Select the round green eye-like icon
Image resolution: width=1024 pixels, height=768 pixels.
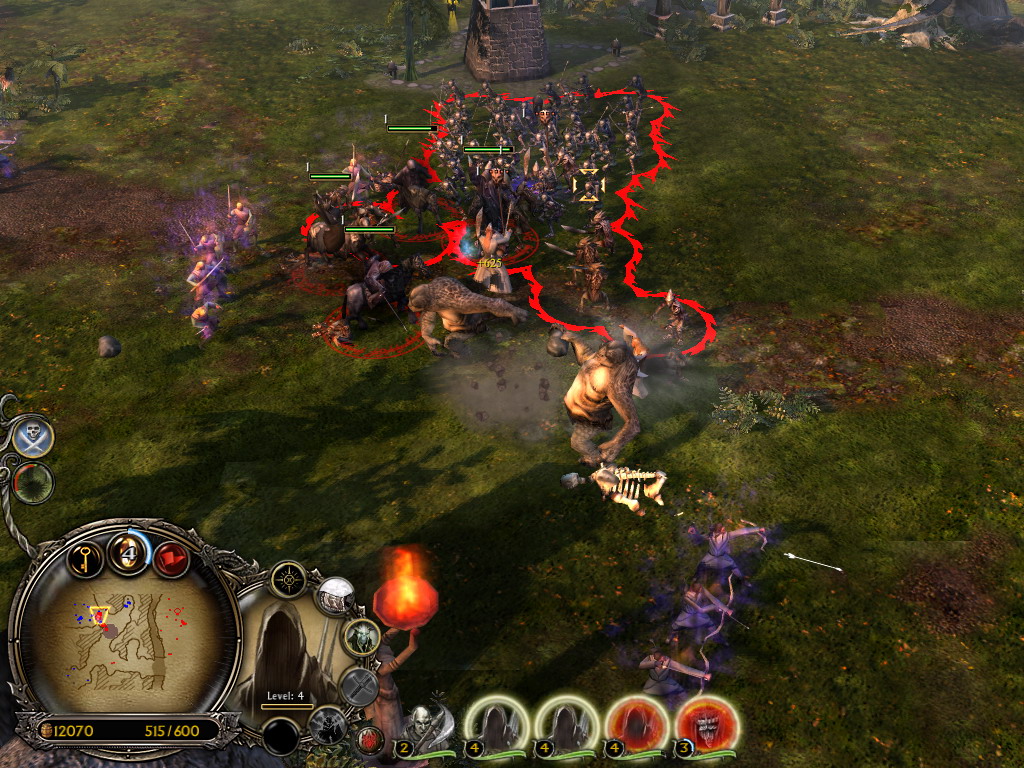coord(33,483)
